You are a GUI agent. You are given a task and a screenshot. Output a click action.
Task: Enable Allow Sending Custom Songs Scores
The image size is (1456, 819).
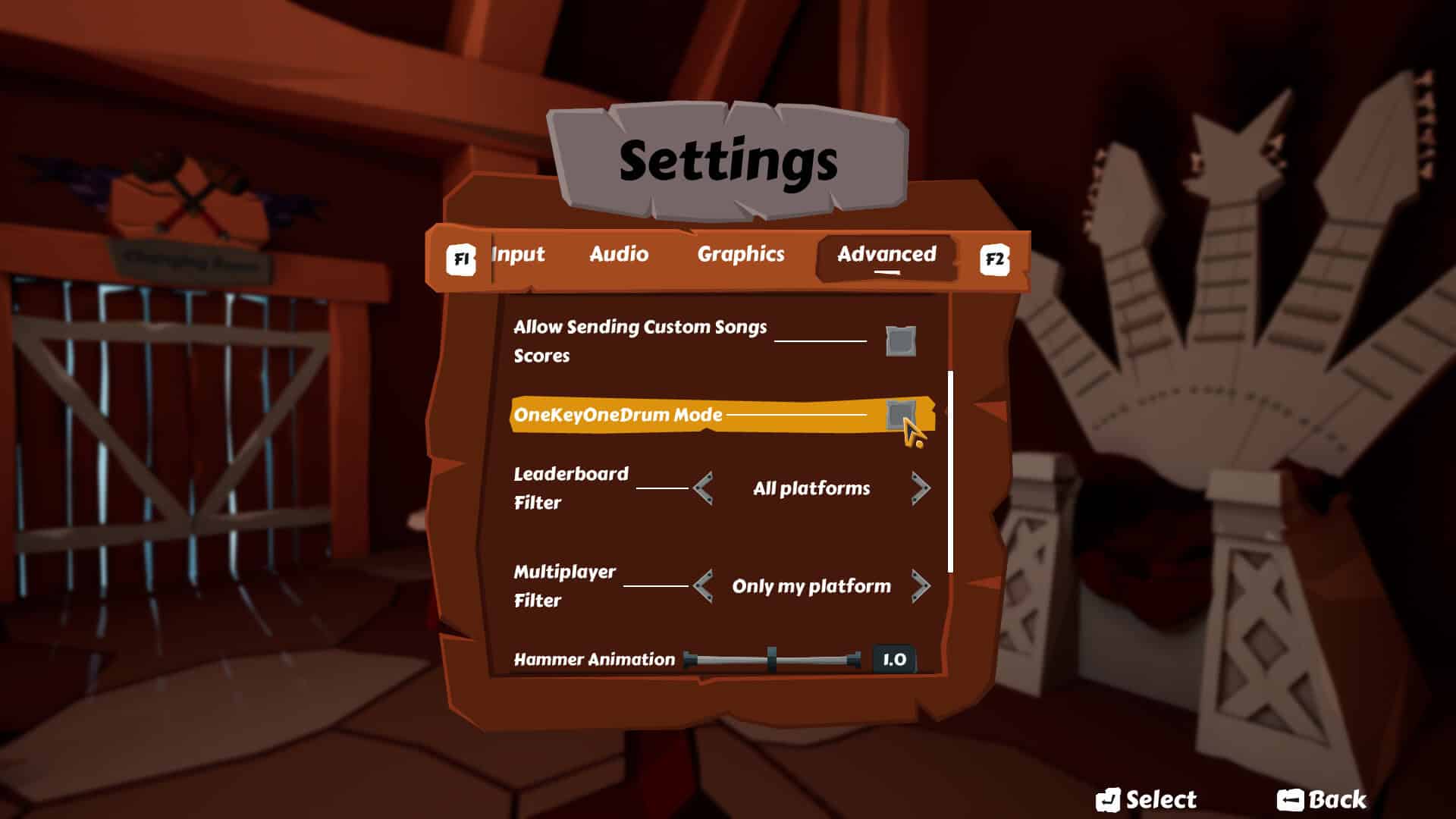901,341
